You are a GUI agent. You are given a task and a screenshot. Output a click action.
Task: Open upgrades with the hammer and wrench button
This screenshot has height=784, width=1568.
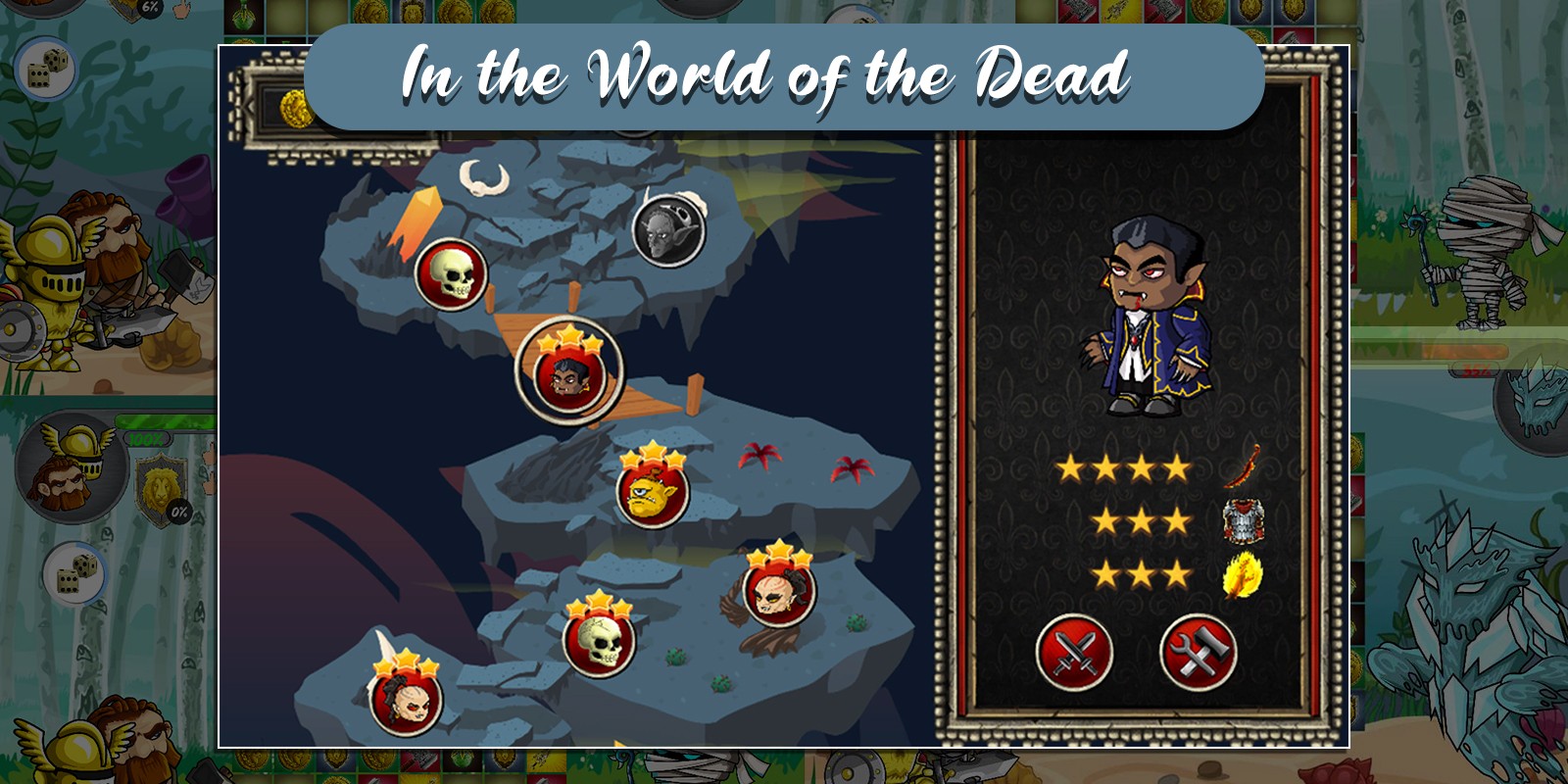point(1198,653)
